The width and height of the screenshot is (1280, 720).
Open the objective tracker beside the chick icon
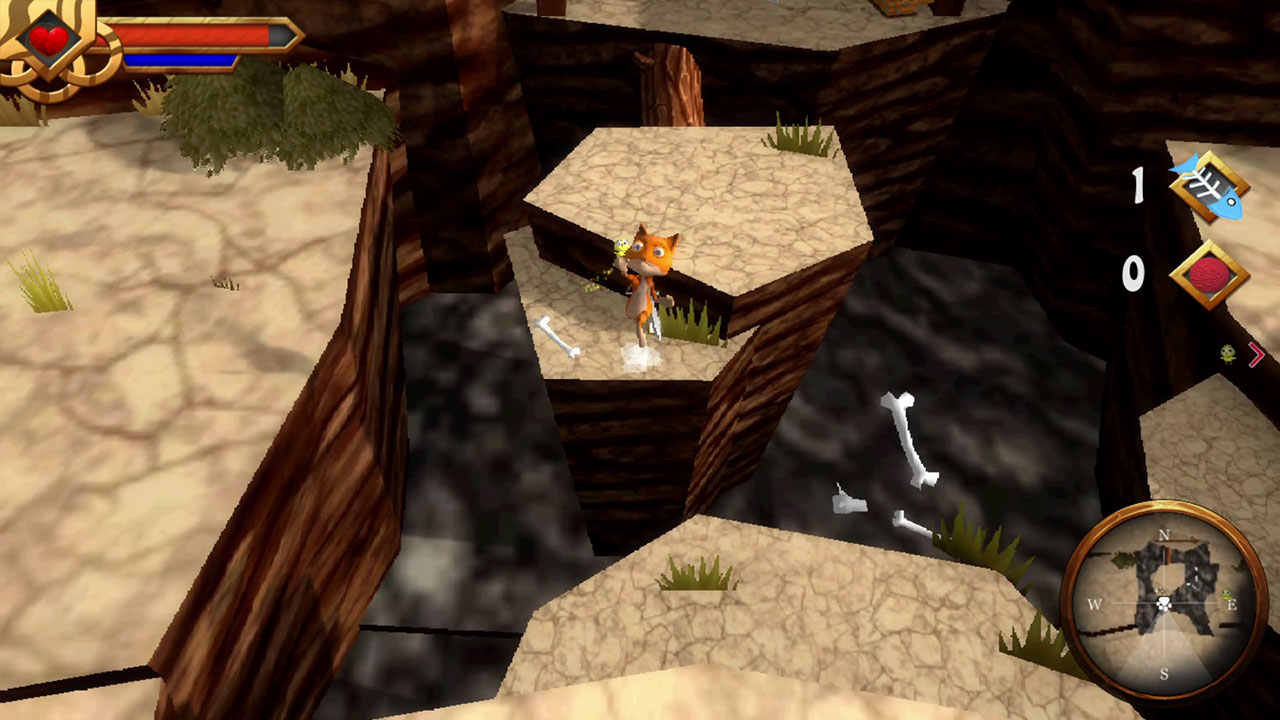point(1227,353)
